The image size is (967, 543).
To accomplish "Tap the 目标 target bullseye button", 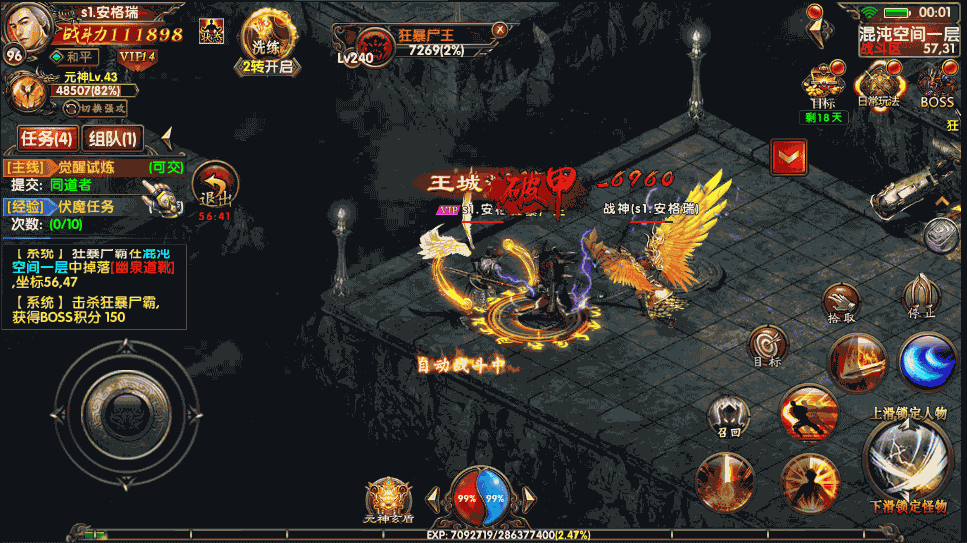I will 768,347.
